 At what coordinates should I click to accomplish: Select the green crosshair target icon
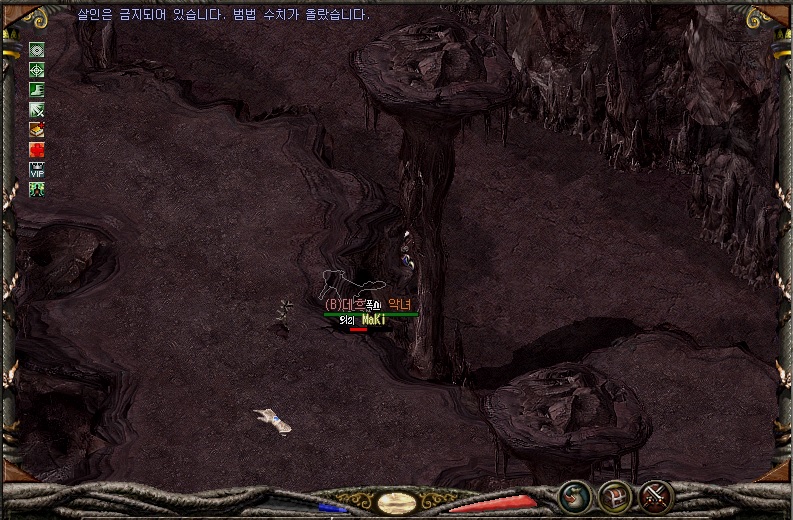click(37, 70)
